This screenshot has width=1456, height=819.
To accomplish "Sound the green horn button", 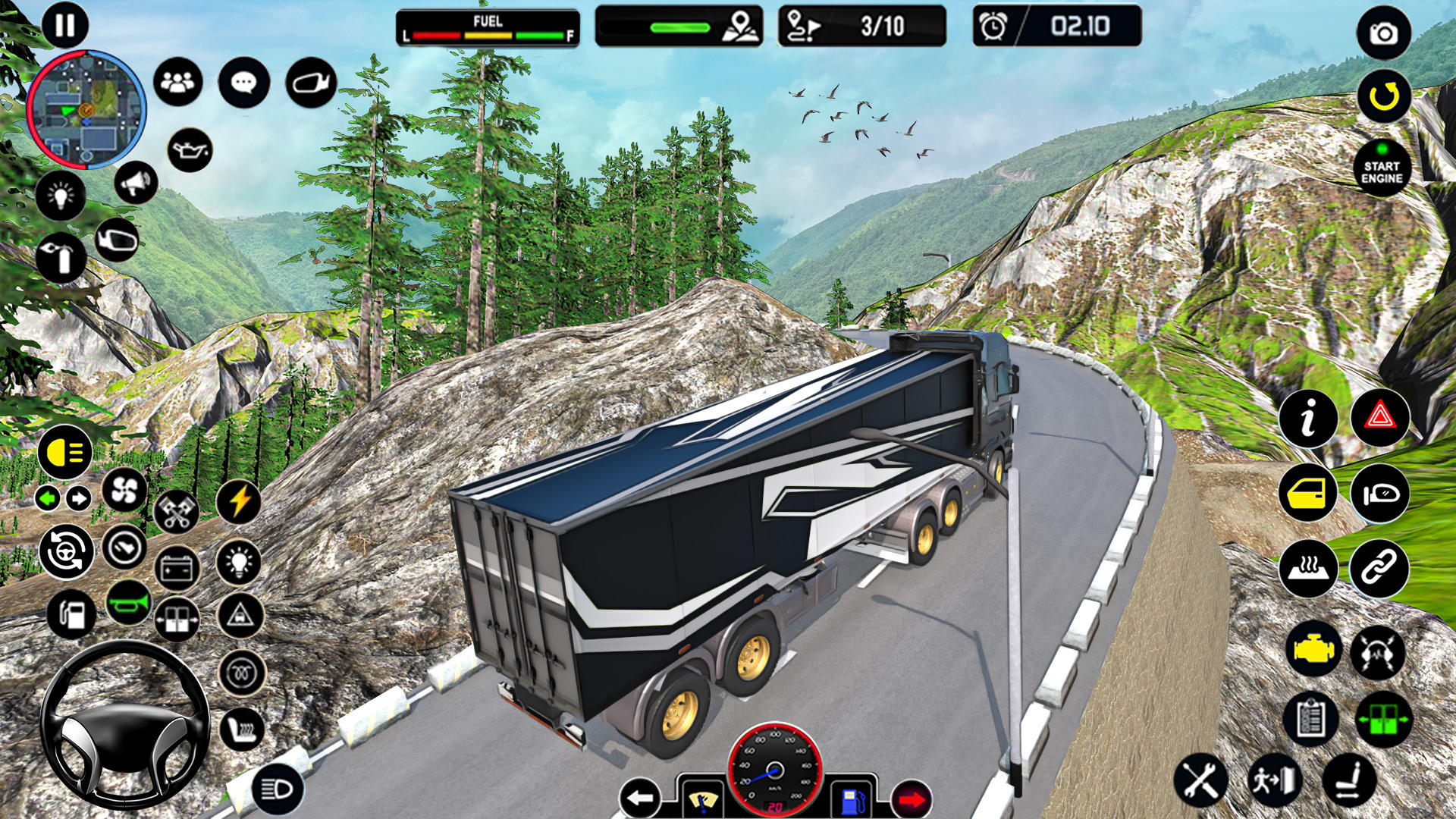I will click(128, 604).
